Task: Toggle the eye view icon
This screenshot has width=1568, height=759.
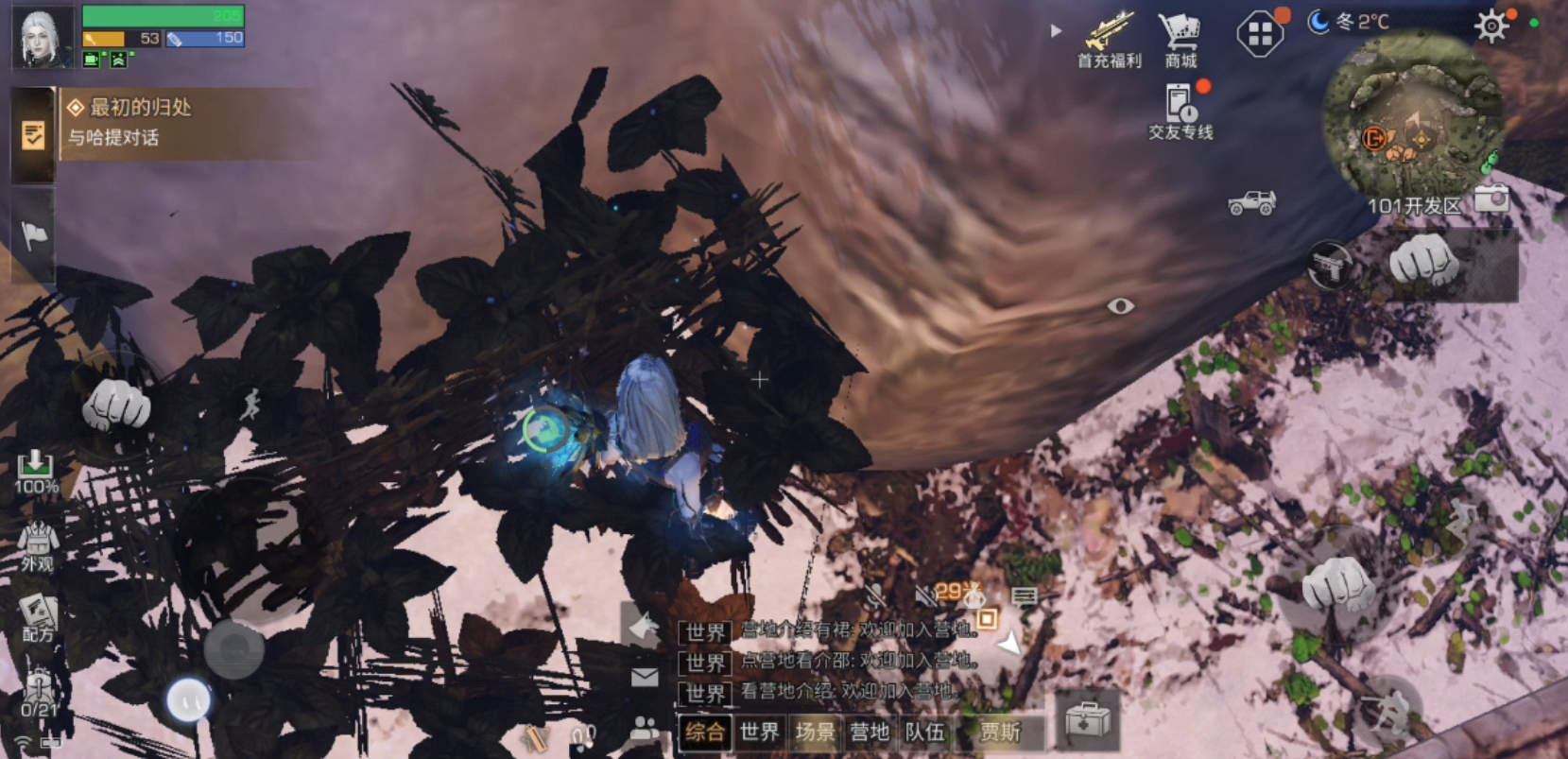Action: pos(1120,306)
